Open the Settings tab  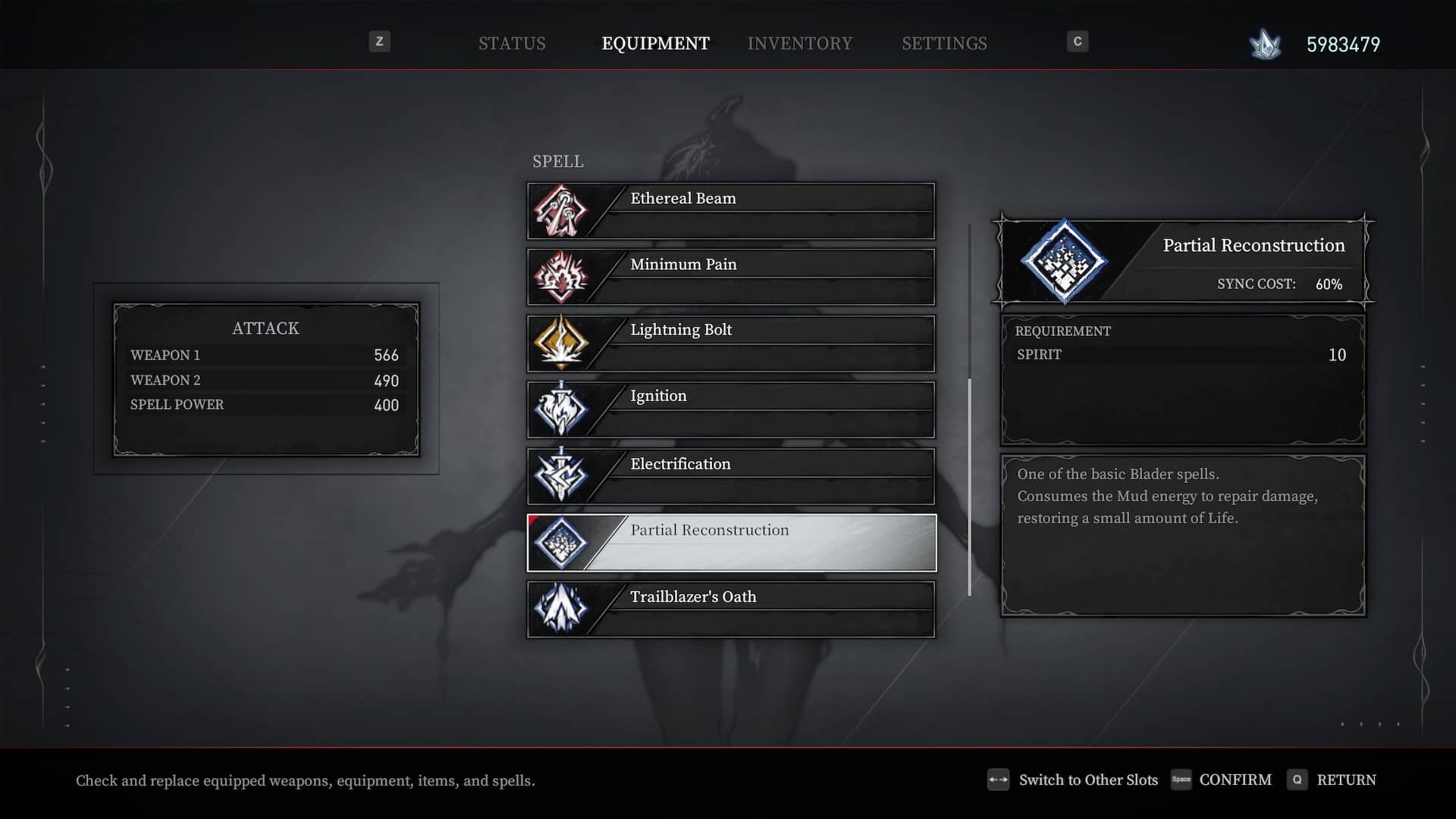944,43
